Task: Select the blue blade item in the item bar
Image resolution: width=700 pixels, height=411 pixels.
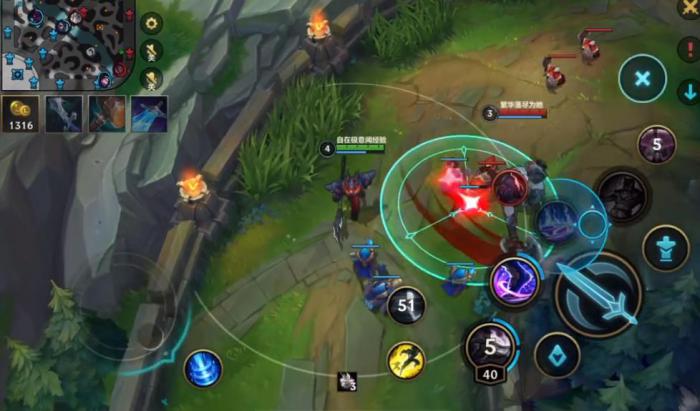Action: pos(148,113)
